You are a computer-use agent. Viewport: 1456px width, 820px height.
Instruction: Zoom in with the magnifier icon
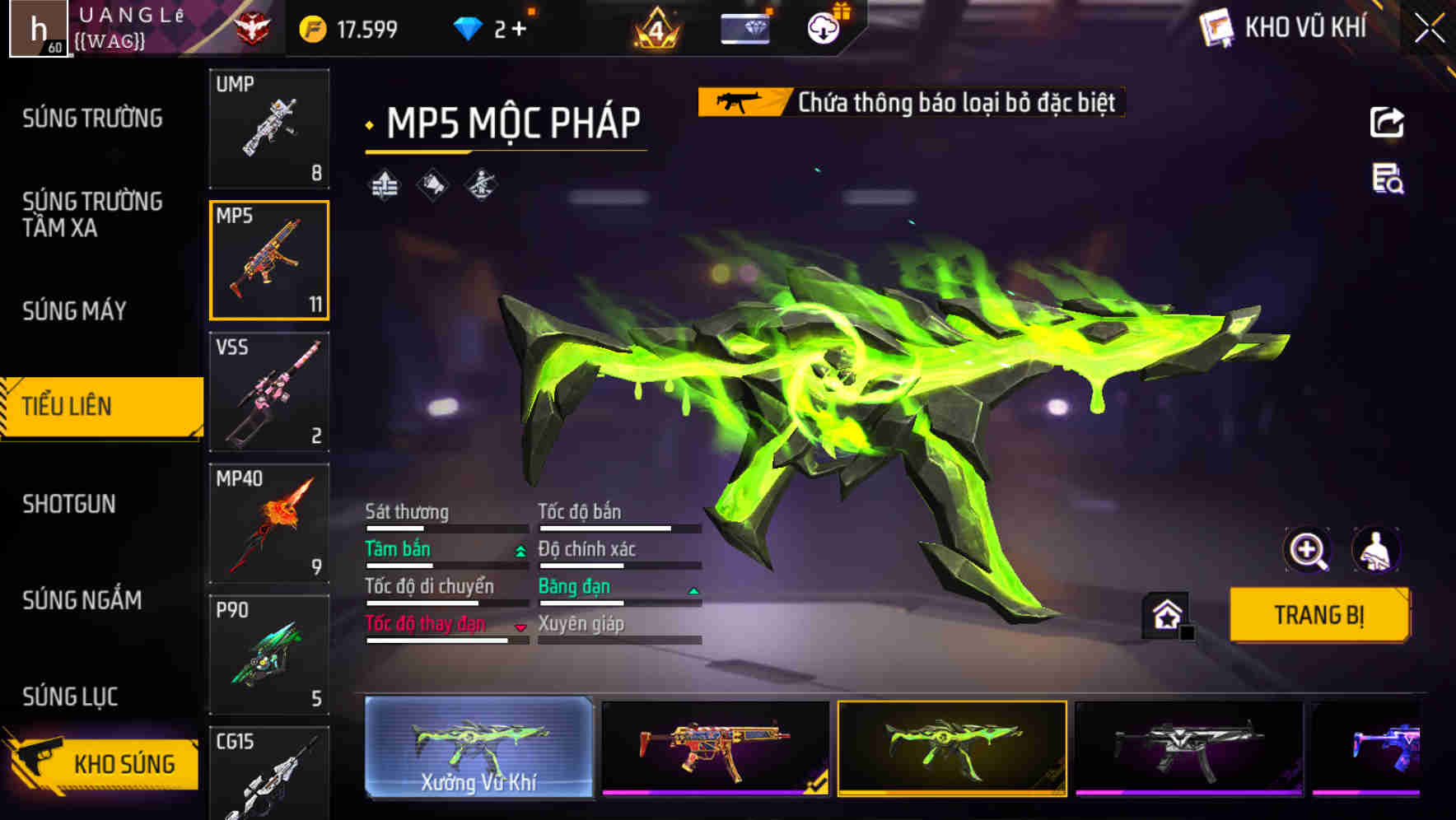[1306, 550]
